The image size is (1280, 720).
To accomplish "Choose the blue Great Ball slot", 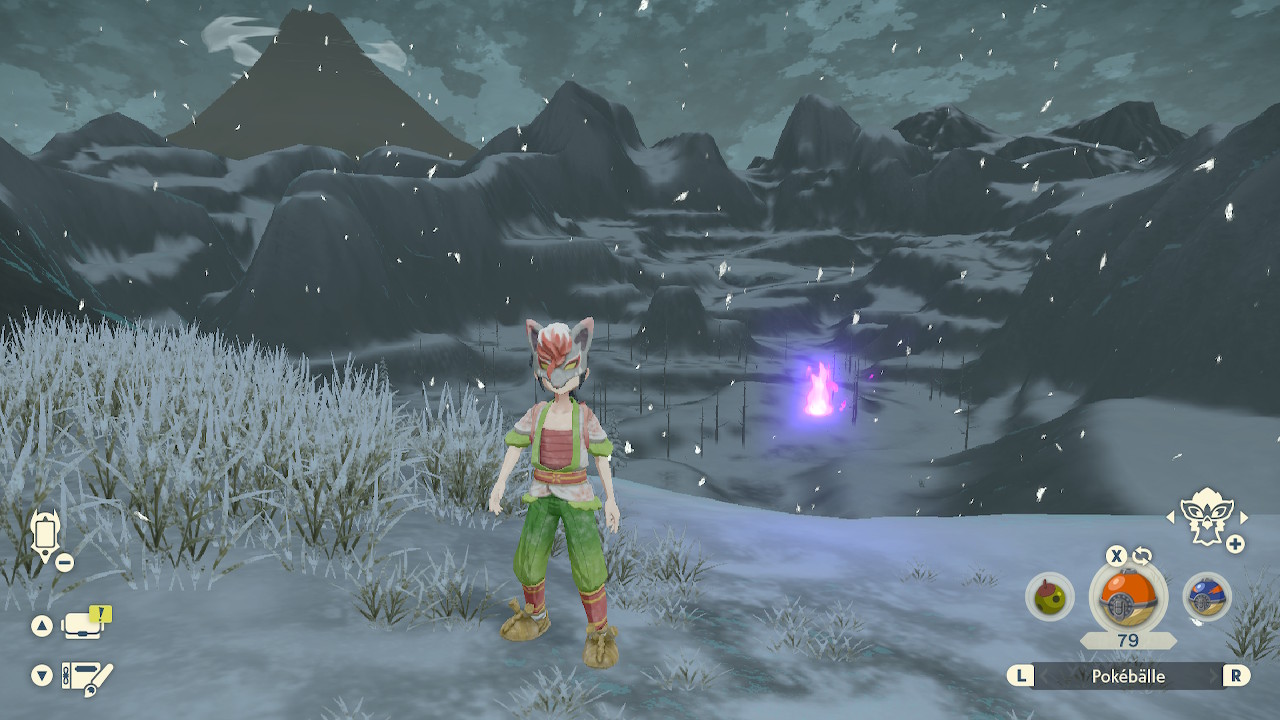I will 1207,597.
